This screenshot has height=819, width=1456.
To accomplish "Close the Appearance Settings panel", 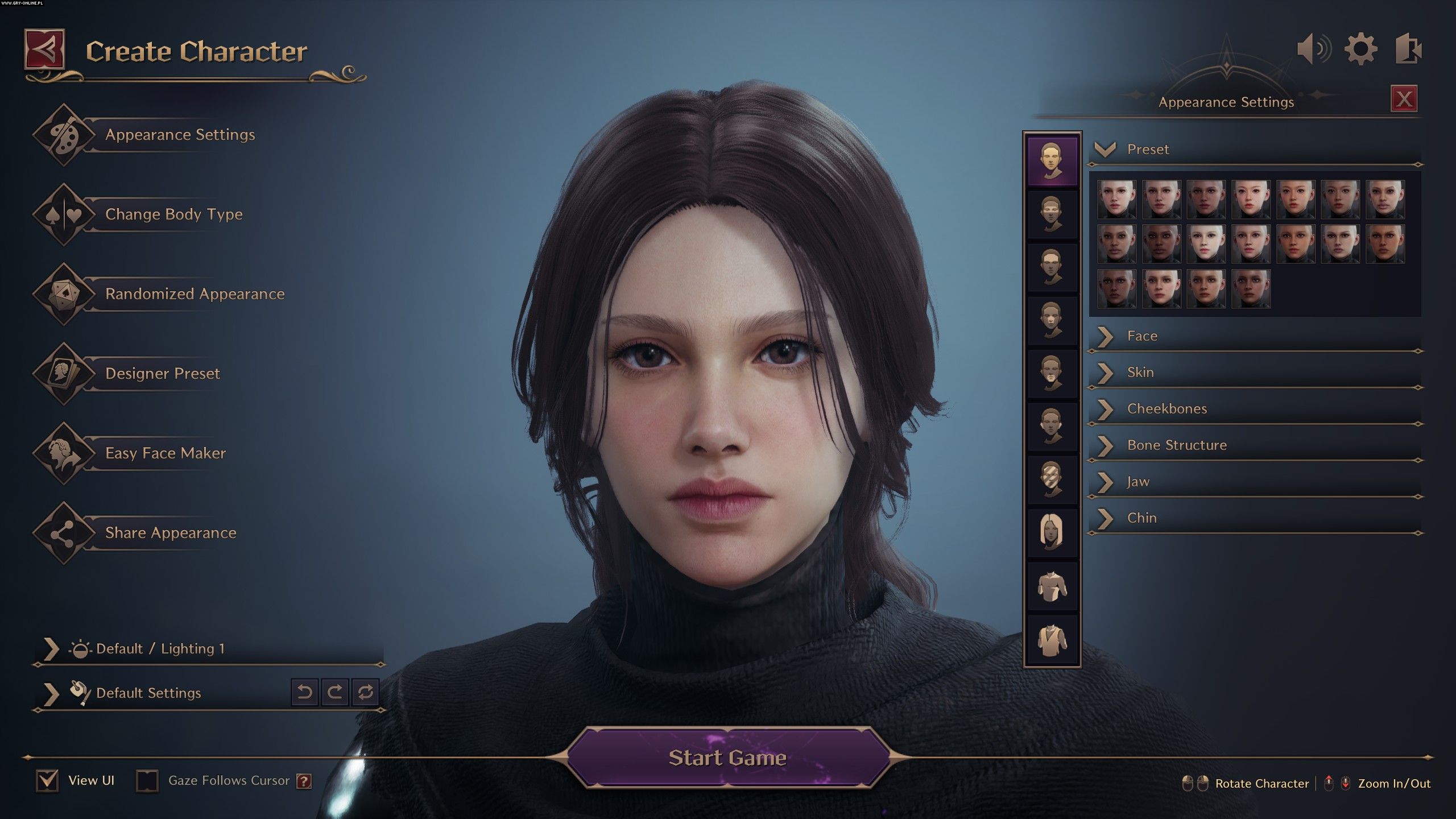I will tap(1404, 100).
